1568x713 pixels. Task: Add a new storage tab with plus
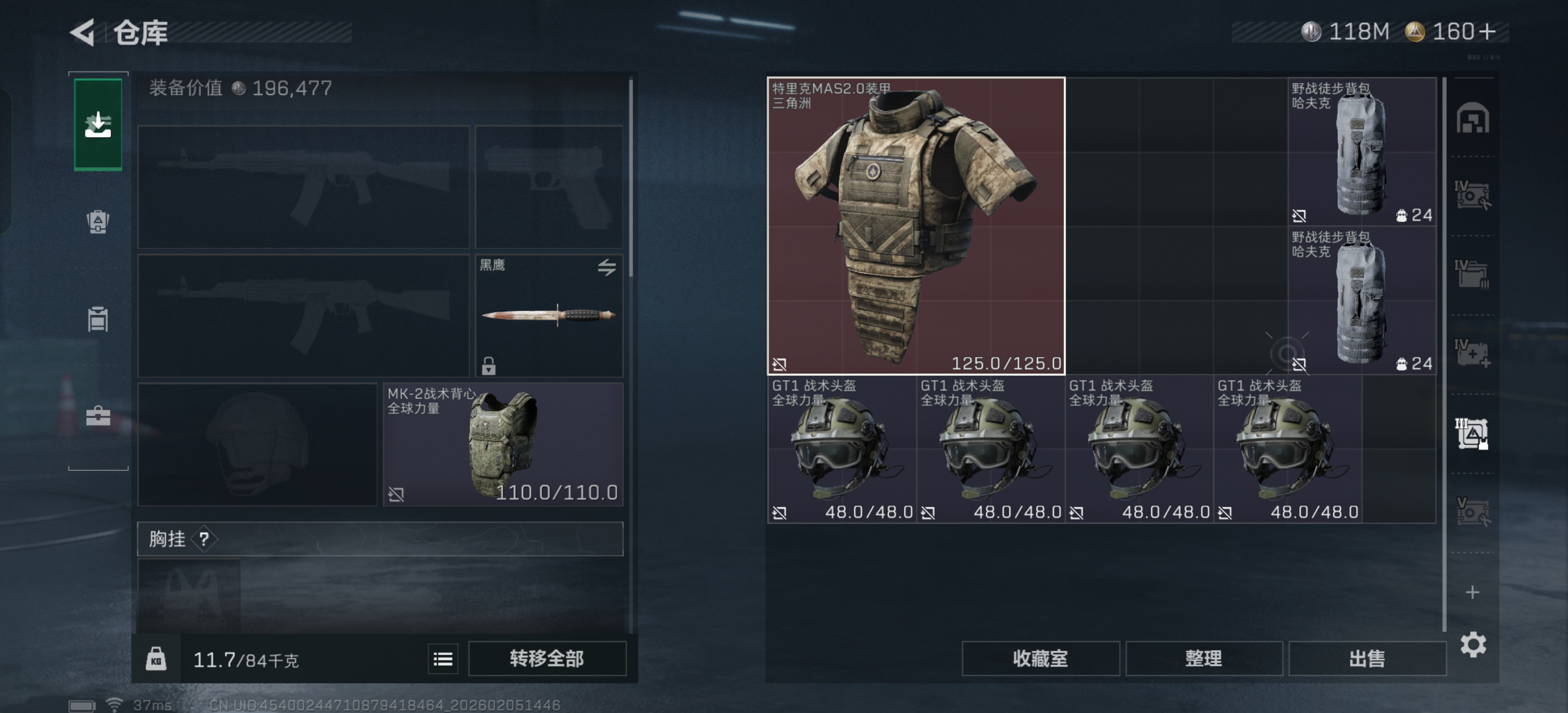1472,592
